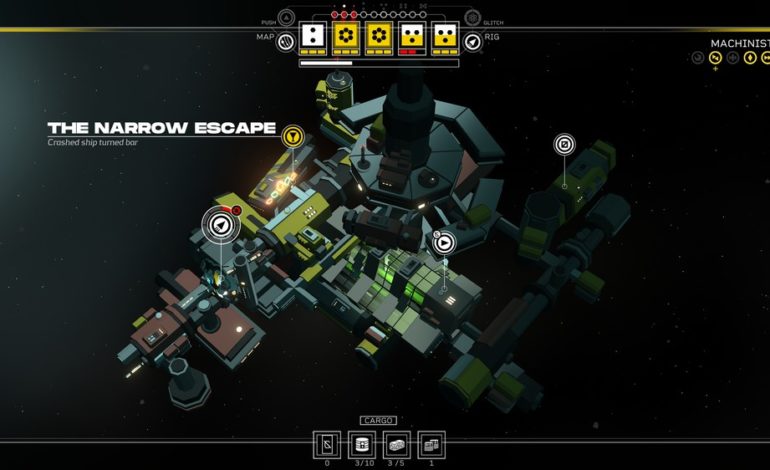
Task: Choose the play-arrow location marker
Action: [444, 241]
